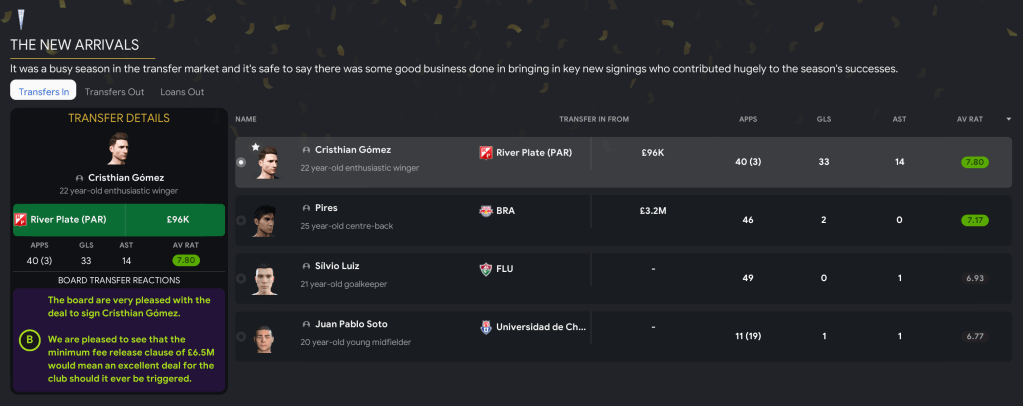Sort by the AV RAT column
Viewport: 1023px width, 406px height.
[969, 119]
